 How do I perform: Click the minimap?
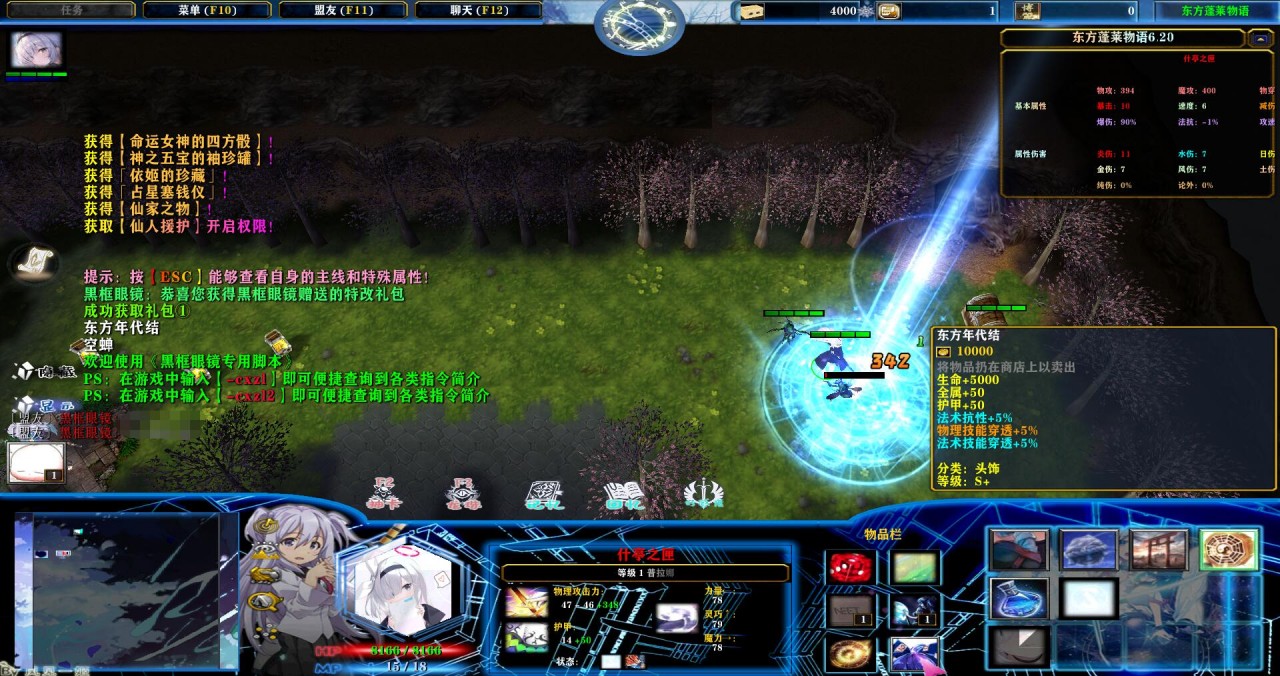click(x=118, y=590)
